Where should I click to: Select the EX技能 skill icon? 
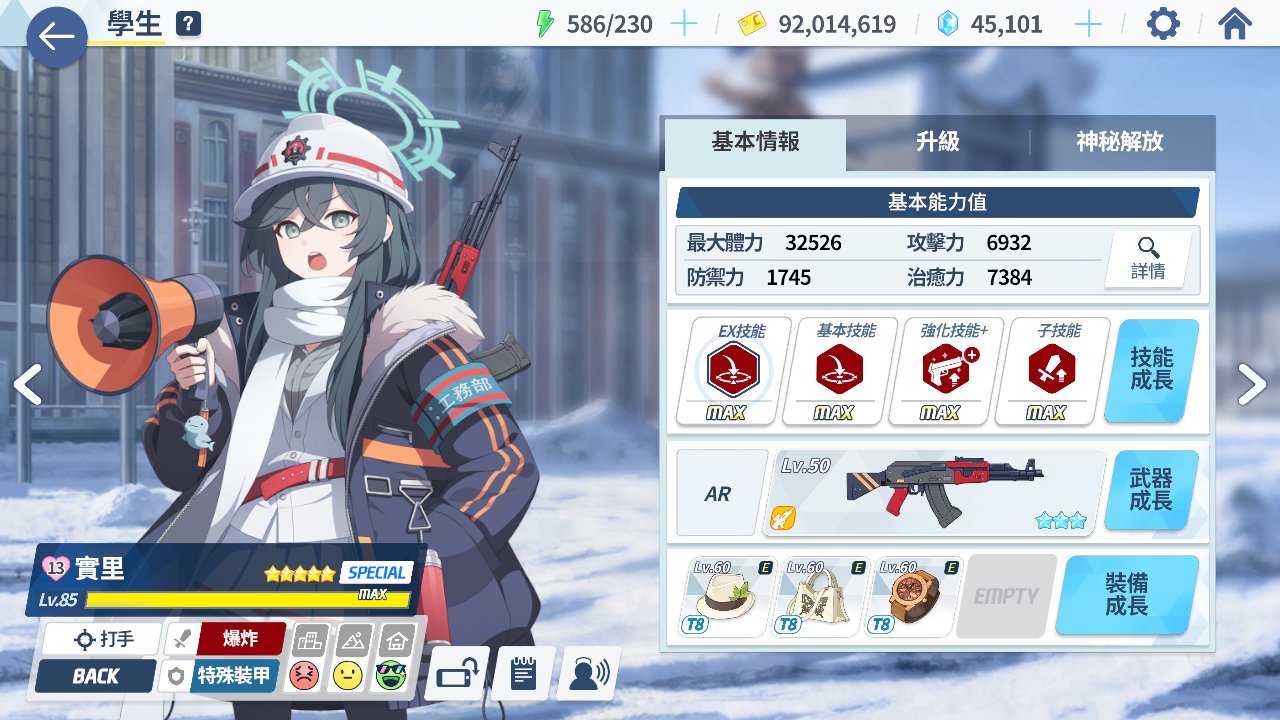734,371
